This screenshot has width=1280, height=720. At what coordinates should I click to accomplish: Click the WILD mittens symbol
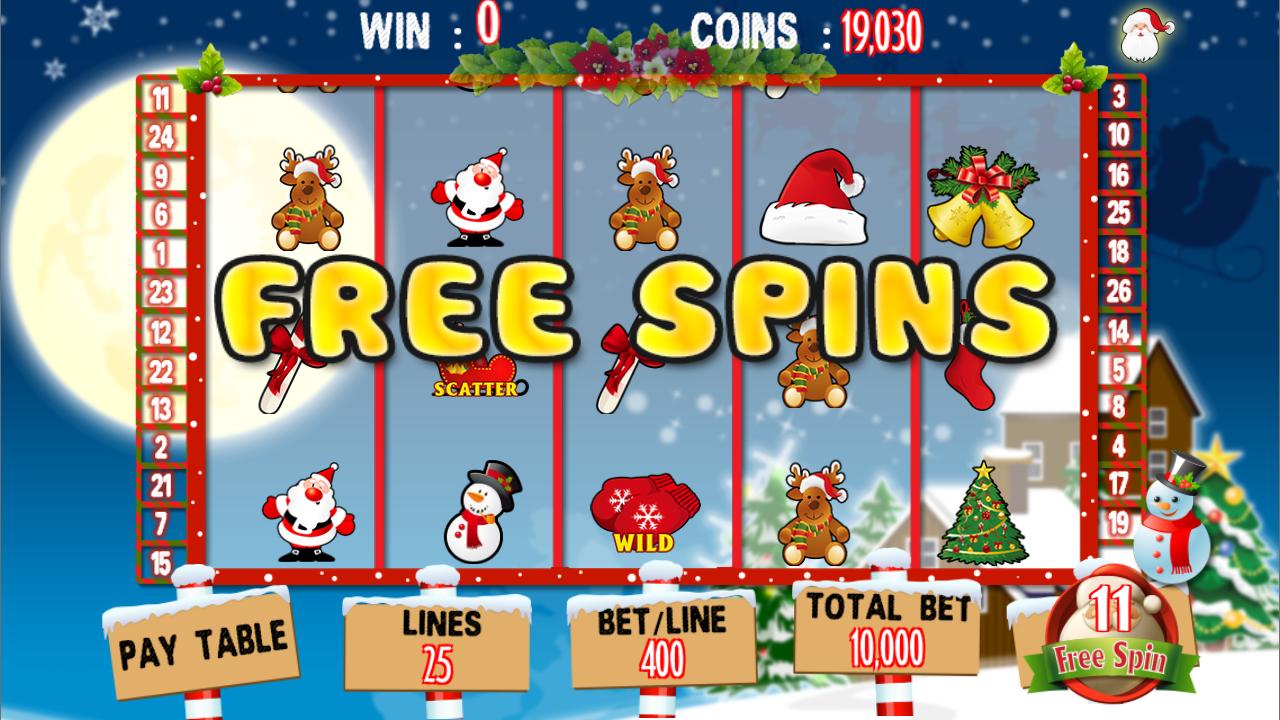tap(645, 510)
